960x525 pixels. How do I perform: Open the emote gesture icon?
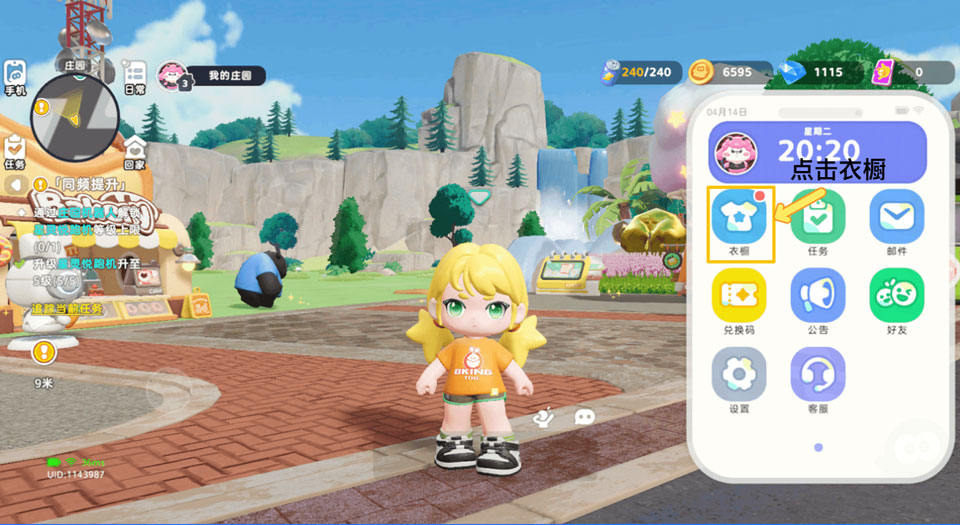click(544, 417)
